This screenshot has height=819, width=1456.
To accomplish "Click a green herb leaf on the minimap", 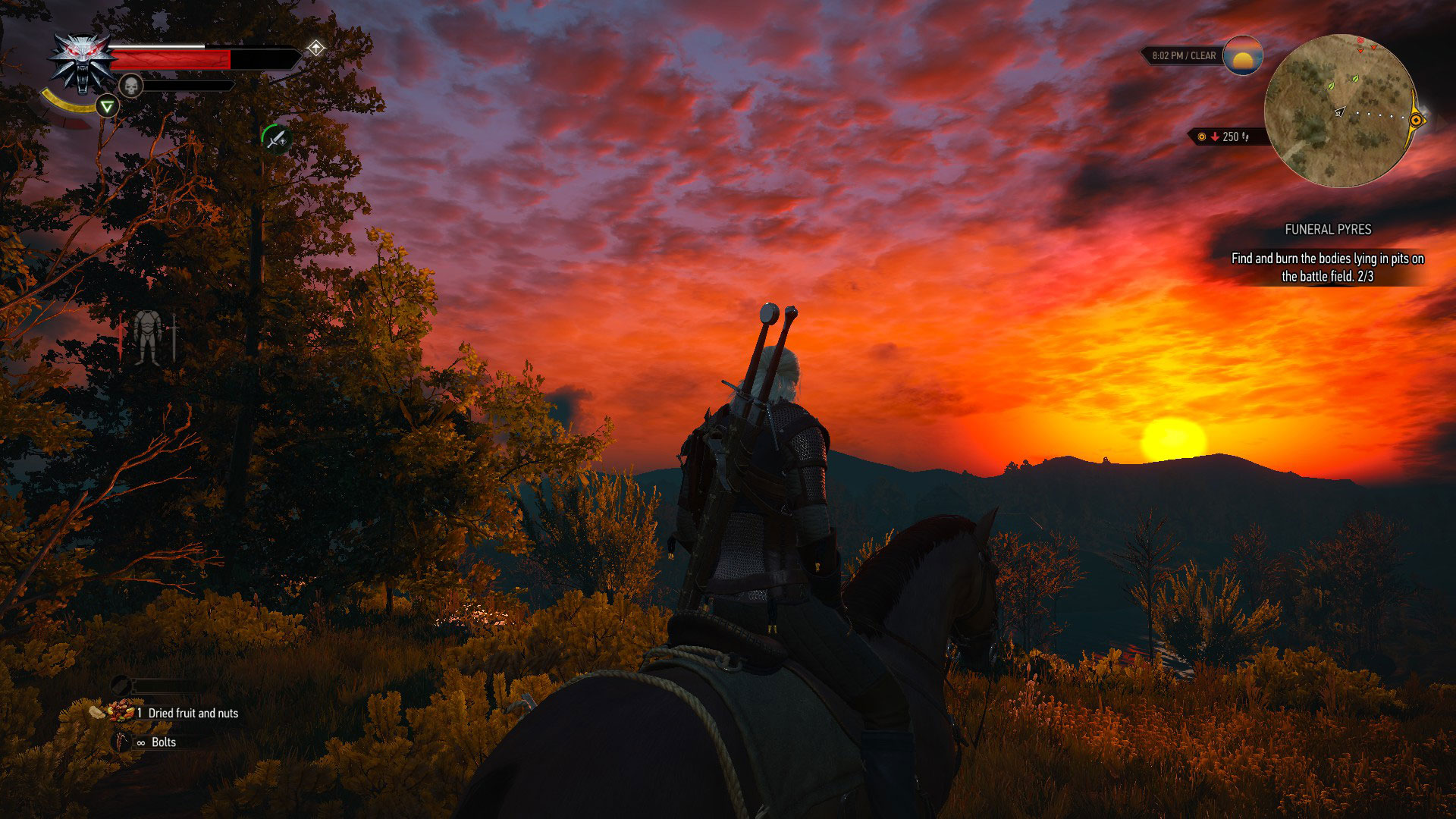I will (1356, 79).
